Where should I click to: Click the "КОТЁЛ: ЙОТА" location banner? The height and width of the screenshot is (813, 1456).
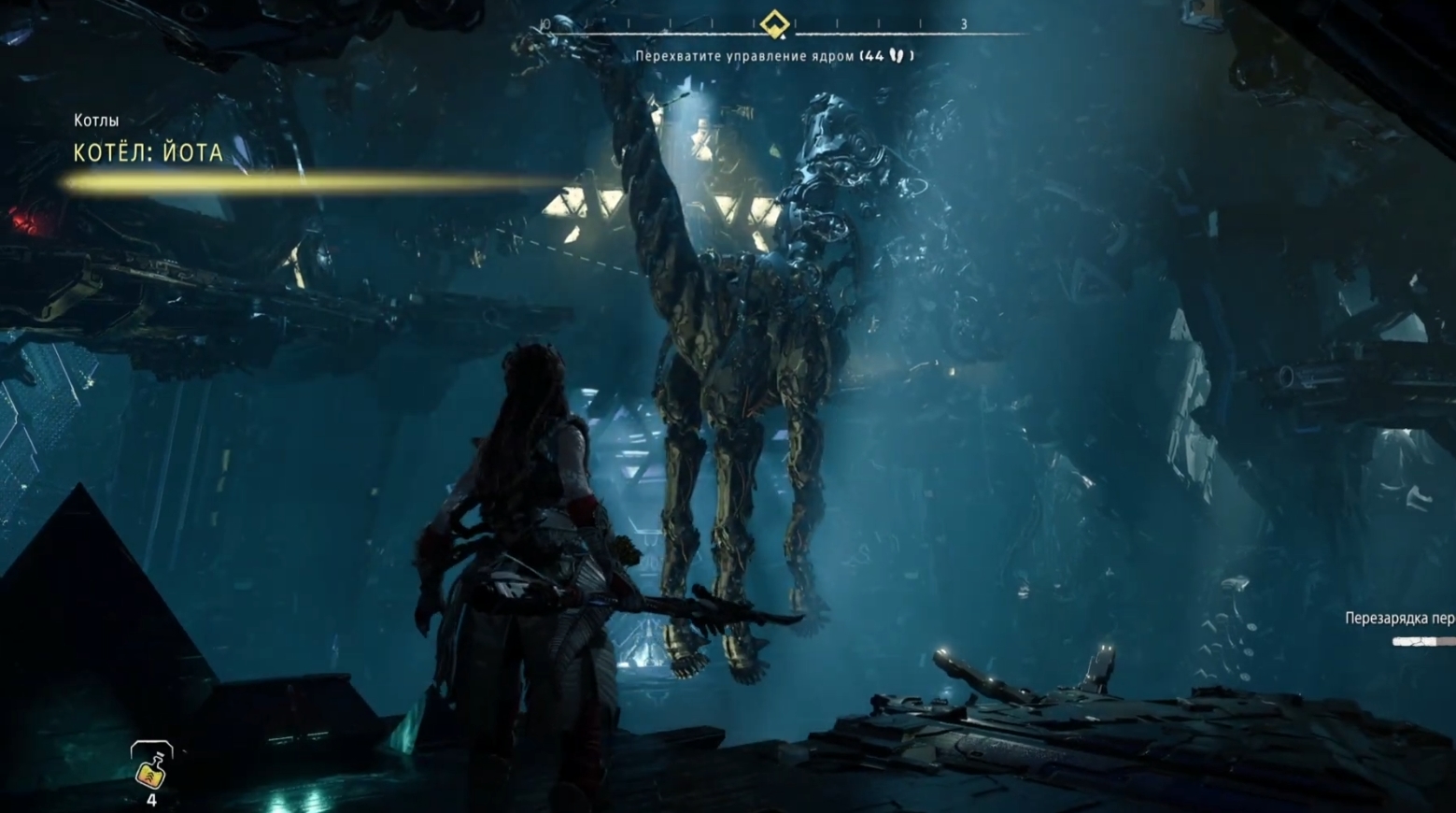148,153
